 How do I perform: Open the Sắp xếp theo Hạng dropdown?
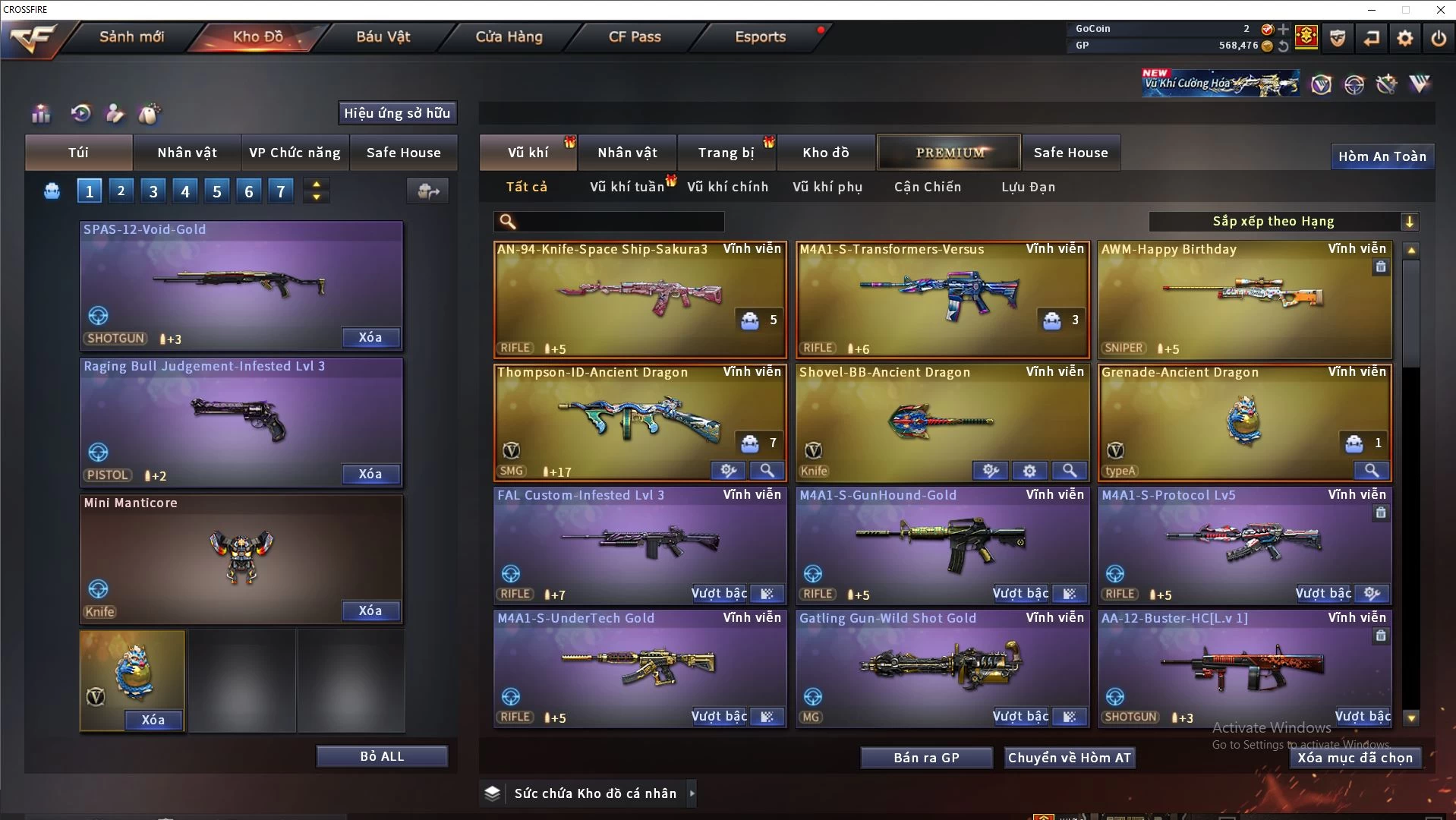pos(1283,222)
